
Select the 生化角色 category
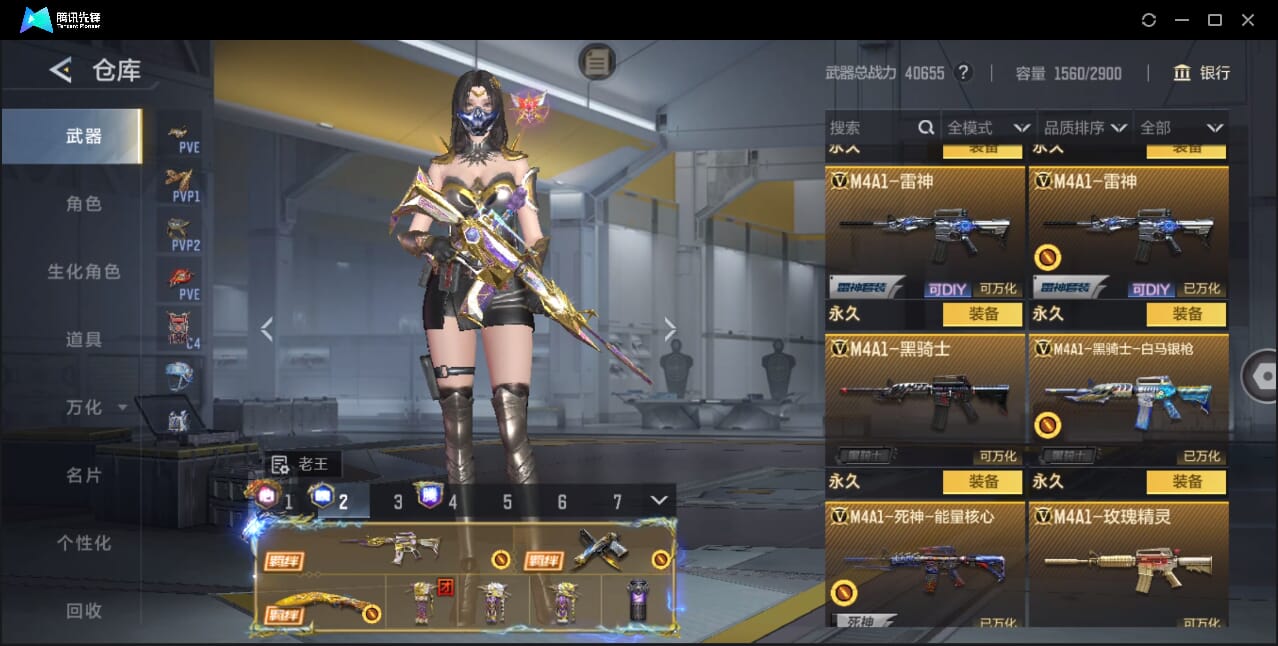[x=83, y=272]
